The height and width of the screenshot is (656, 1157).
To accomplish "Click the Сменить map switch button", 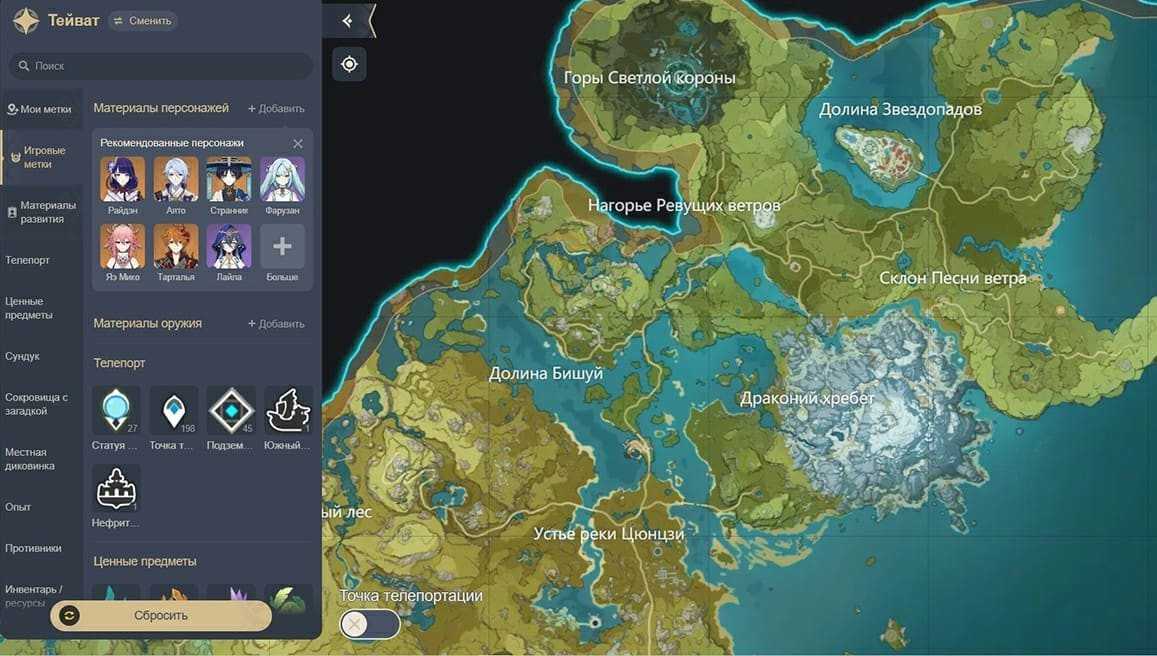I will [142, 20].
